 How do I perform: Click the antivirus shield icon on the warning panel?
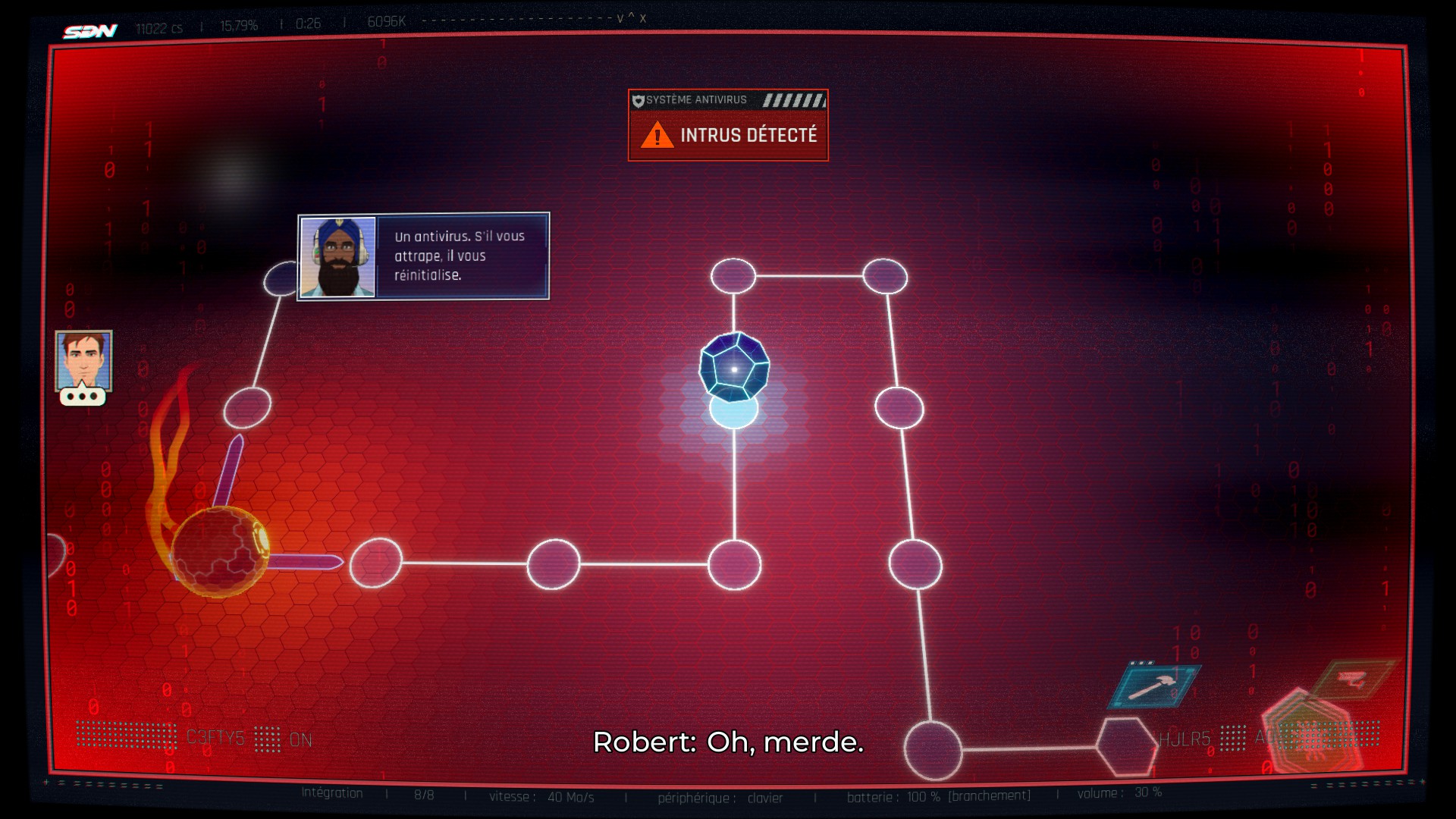(x=639, y=99)
